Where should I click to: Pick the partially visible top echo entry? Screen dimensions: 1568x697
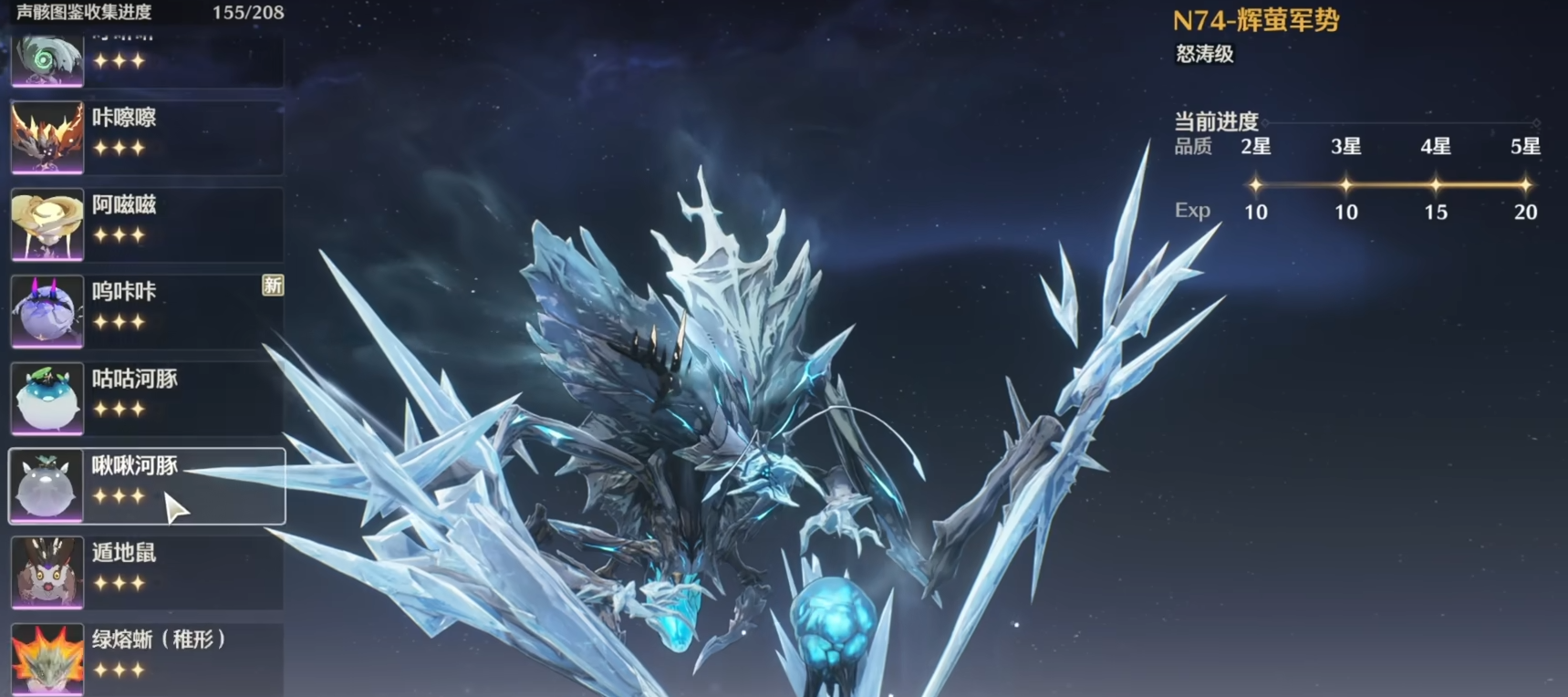coord(146,60)
